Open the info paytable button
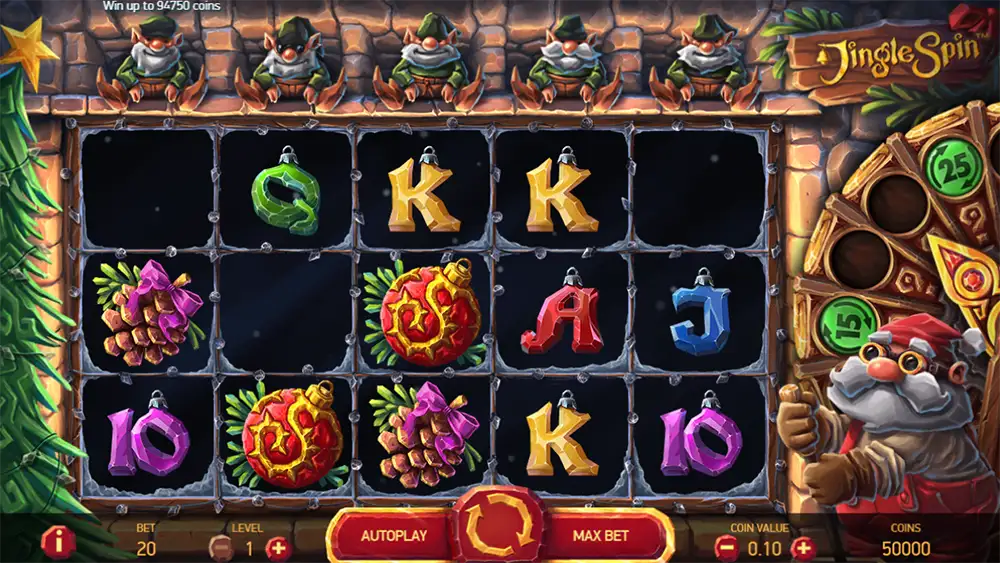1000x563 pixels. click(60, 542)
